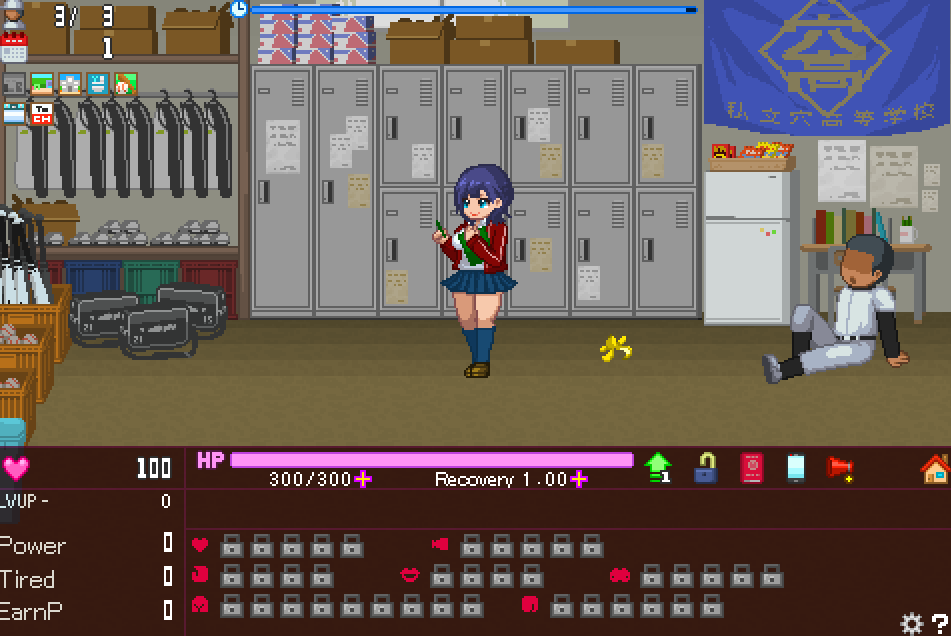Viewport: 951px width, 636px height.
Task: Open help with the question mark
Action: [940, 623]
